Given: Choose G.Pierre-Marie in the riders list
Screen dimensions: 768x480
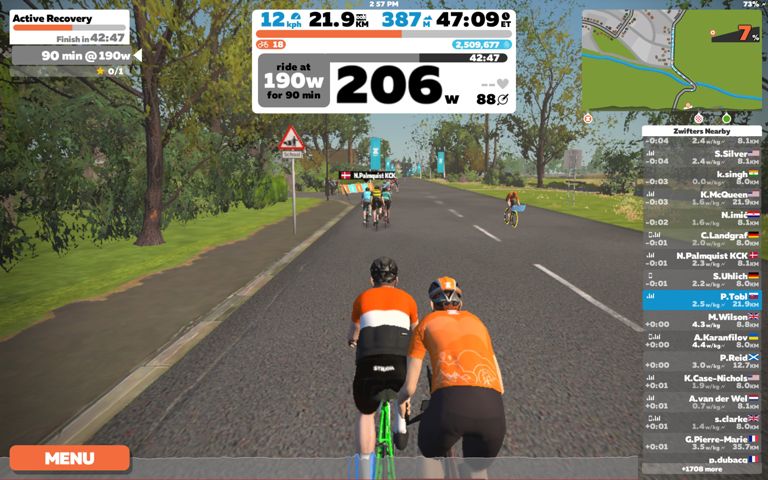Looking at the screenshot, I should point(701,443).
